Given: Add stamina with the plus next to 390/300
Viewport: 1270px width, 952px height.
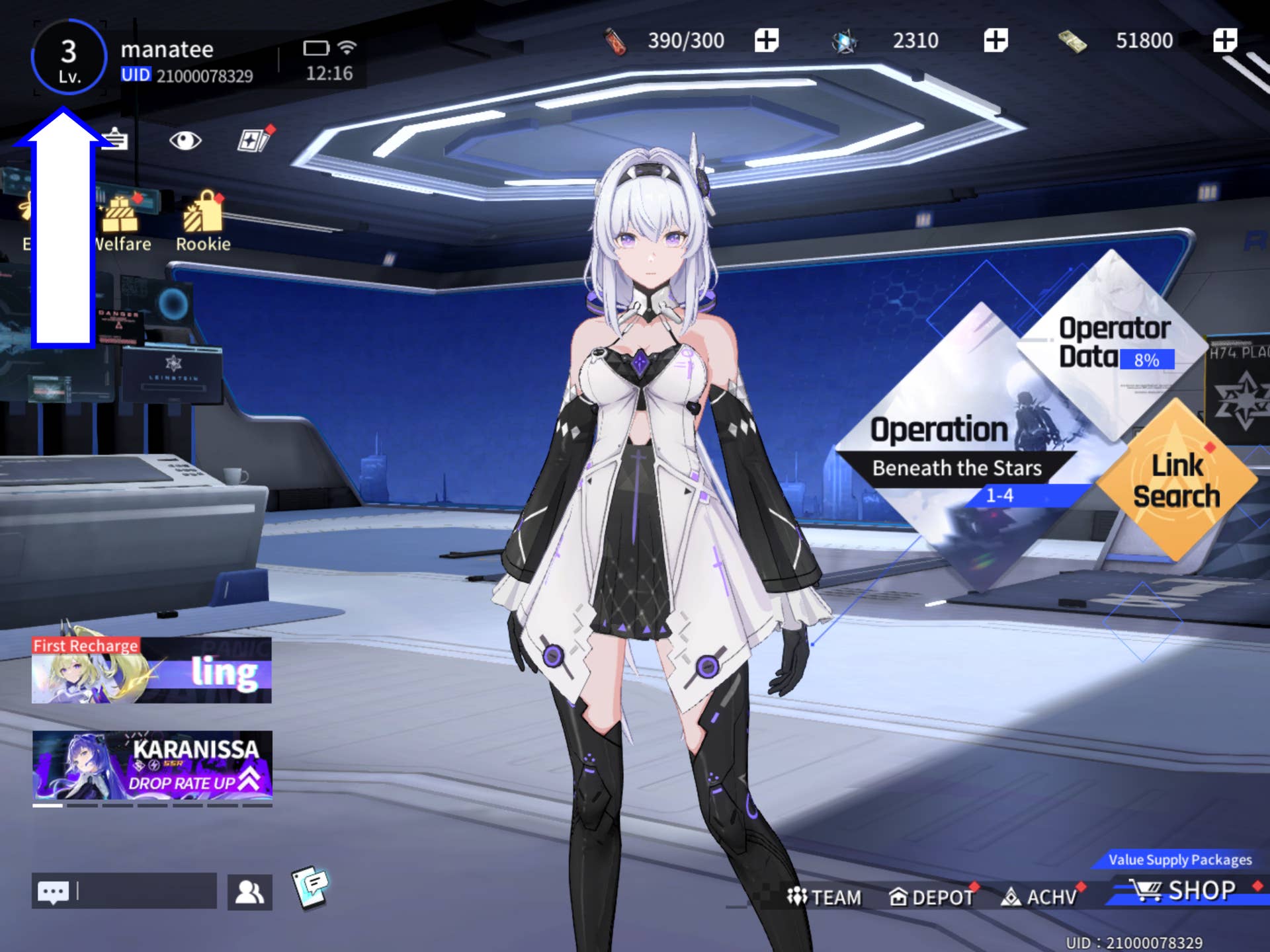Looking at the screenshot, I should (x=766, y=40).
